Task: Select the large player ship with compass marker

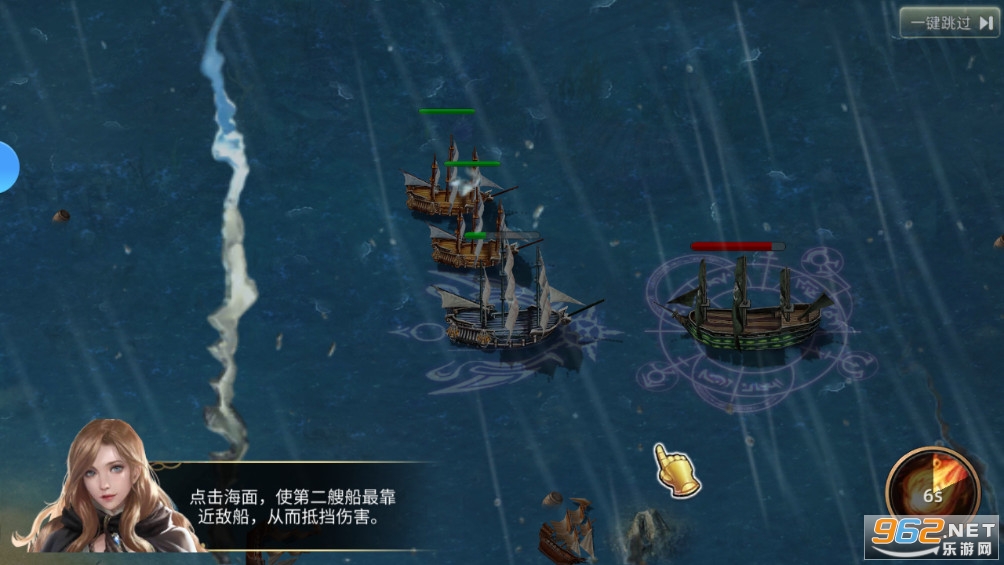Action: tap(506, 312)
